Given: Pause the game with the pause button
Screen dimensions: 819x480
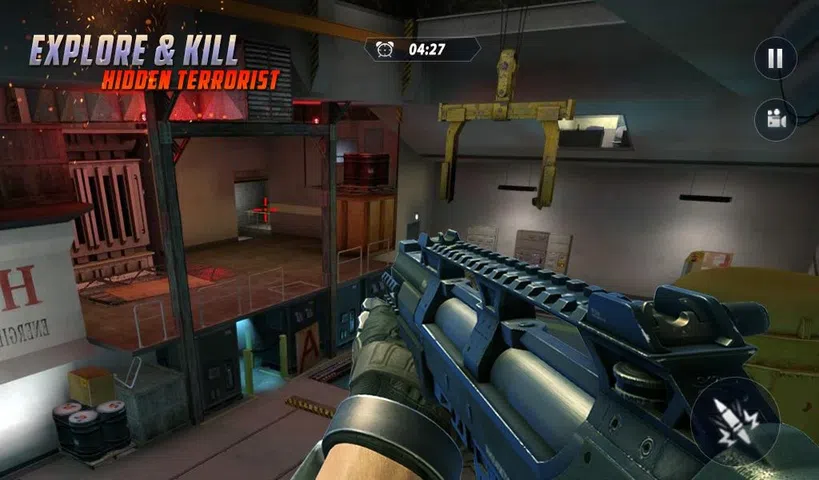Looking at the screenshot, I should [x=775, y=59].
